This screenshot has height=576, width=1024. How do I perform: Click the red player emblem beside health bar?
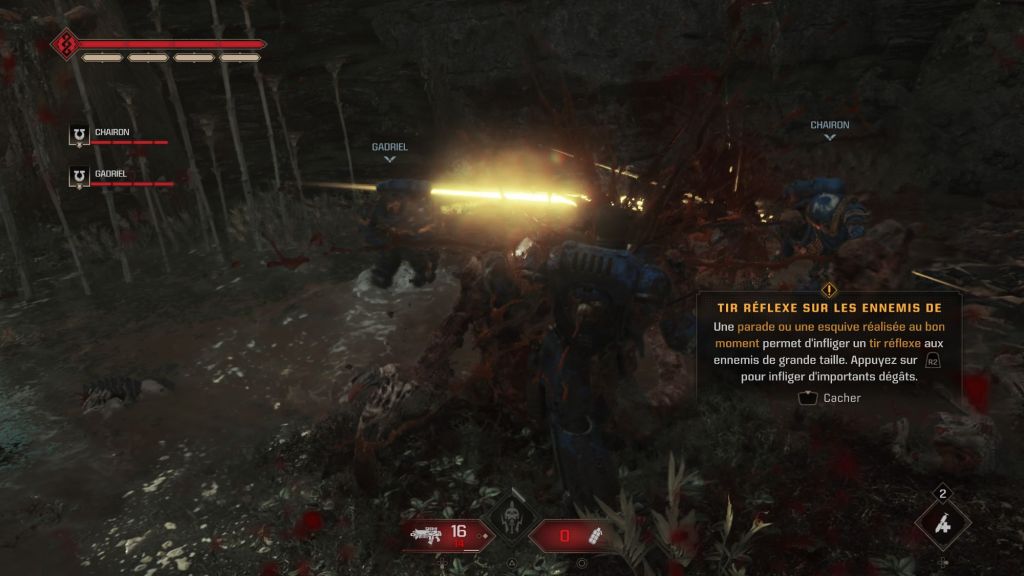click(64, 45)
